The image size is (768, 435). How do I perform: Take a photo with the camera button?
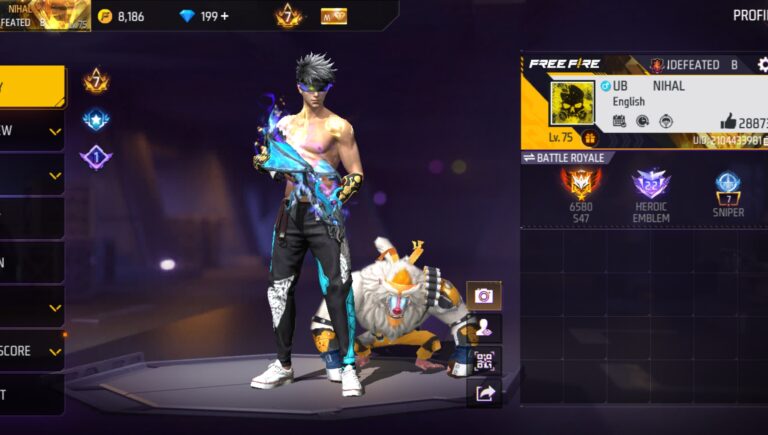coord(484,295)
